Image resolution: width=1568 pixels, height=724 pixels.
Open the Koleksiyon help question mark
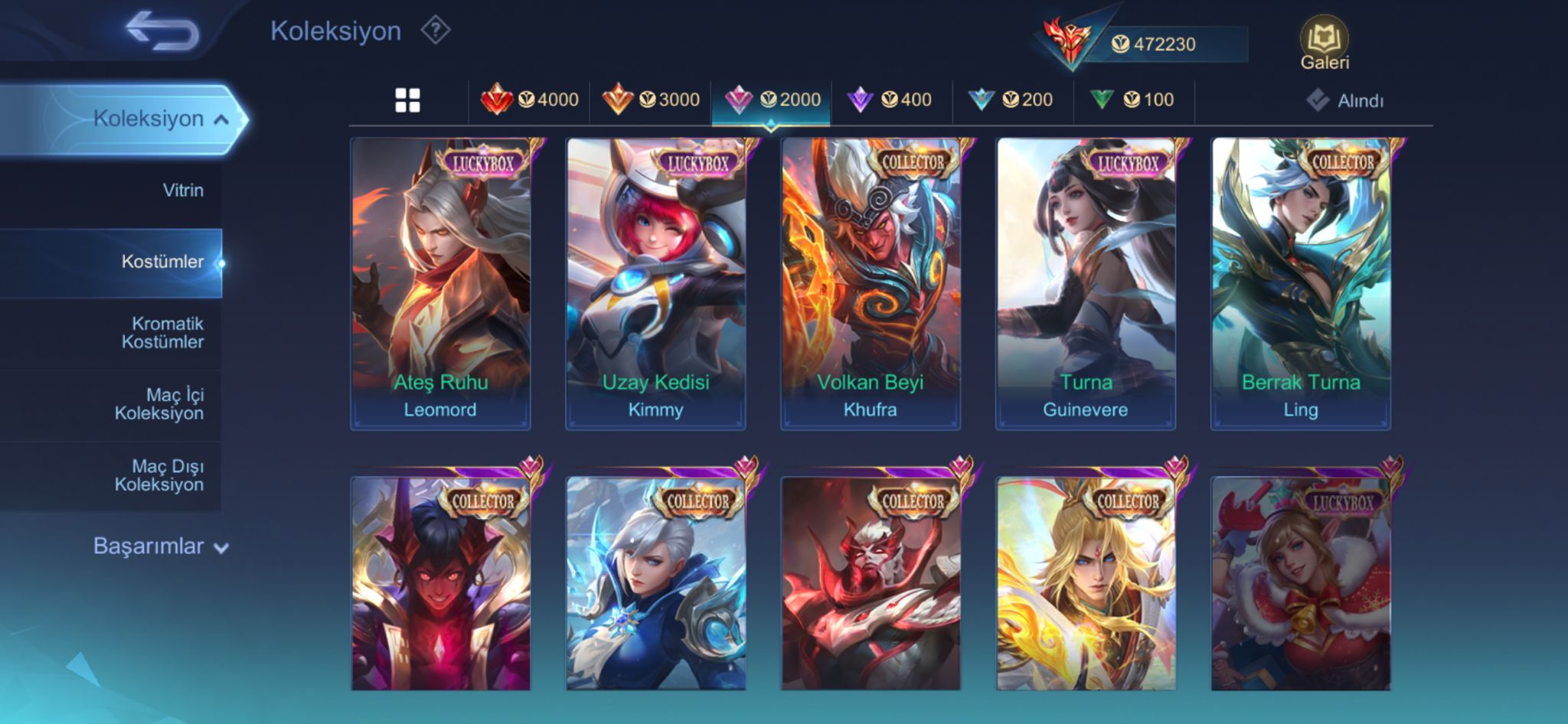click(435, 31)
